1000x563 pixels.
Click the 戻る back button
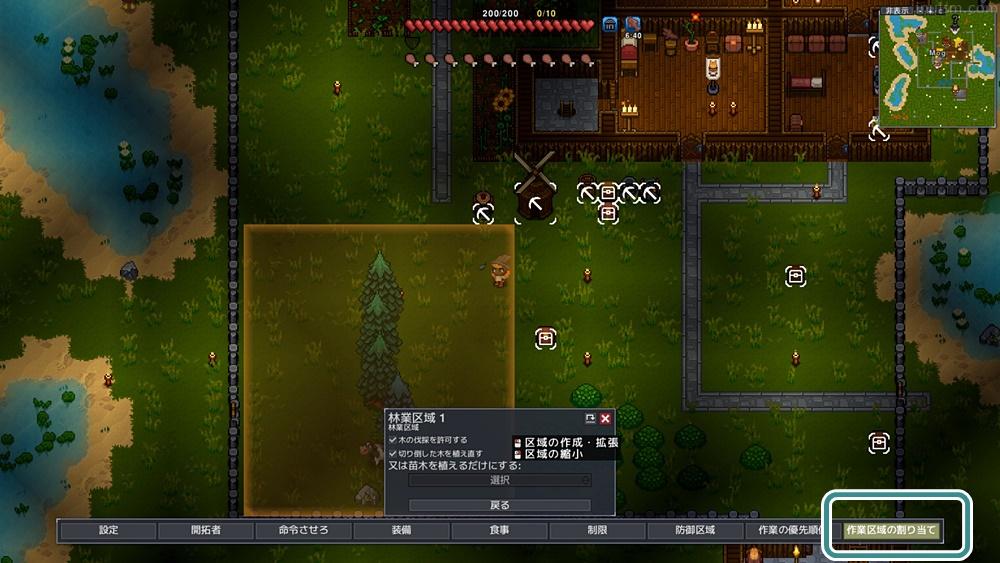click(499, 505)
